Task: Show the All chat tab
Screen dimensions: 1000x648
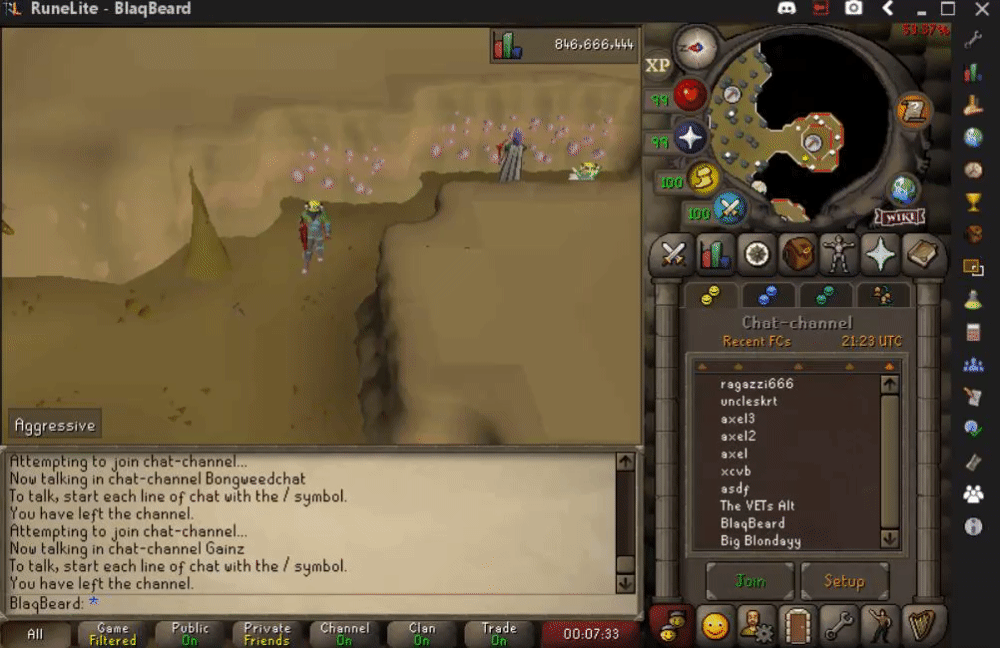Action: coord(36,634)
